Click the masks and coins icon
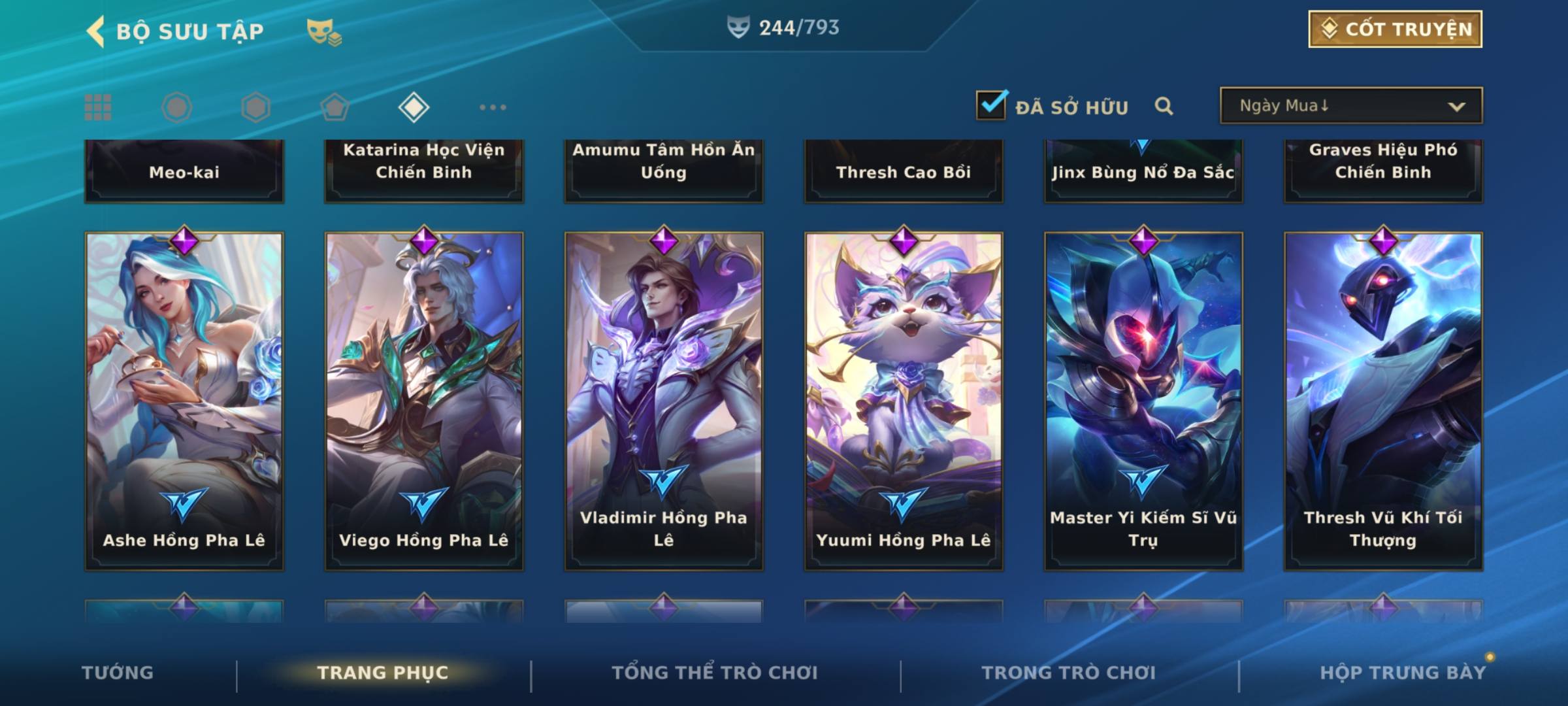The height and width of the screenshot is (706, 1568). coord(324,31)
